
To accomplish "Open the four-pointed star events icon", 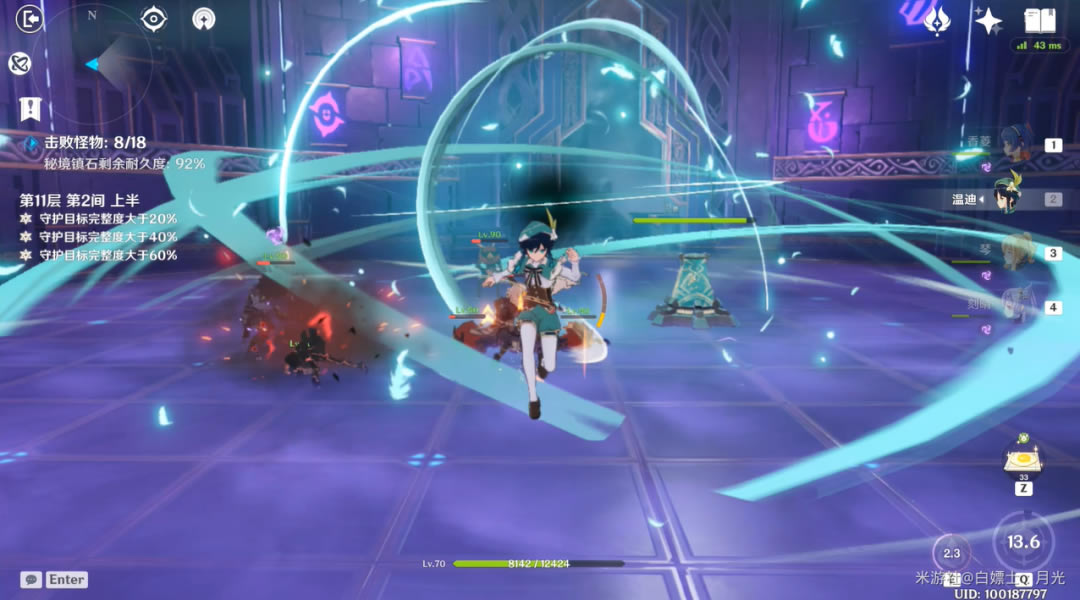I will click(x=988, y=20).
